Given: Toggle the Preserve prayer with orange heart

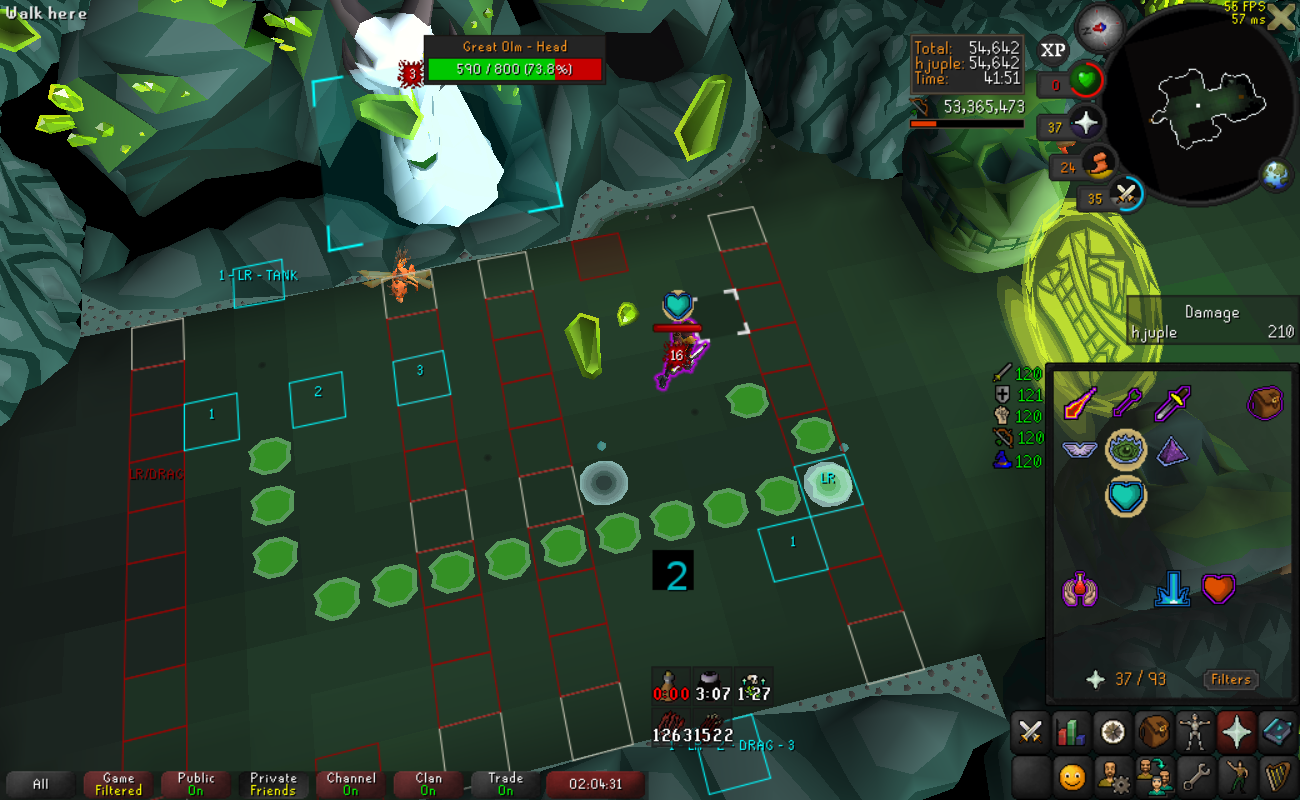Looking at the screenshot, I should (1217, 588).
